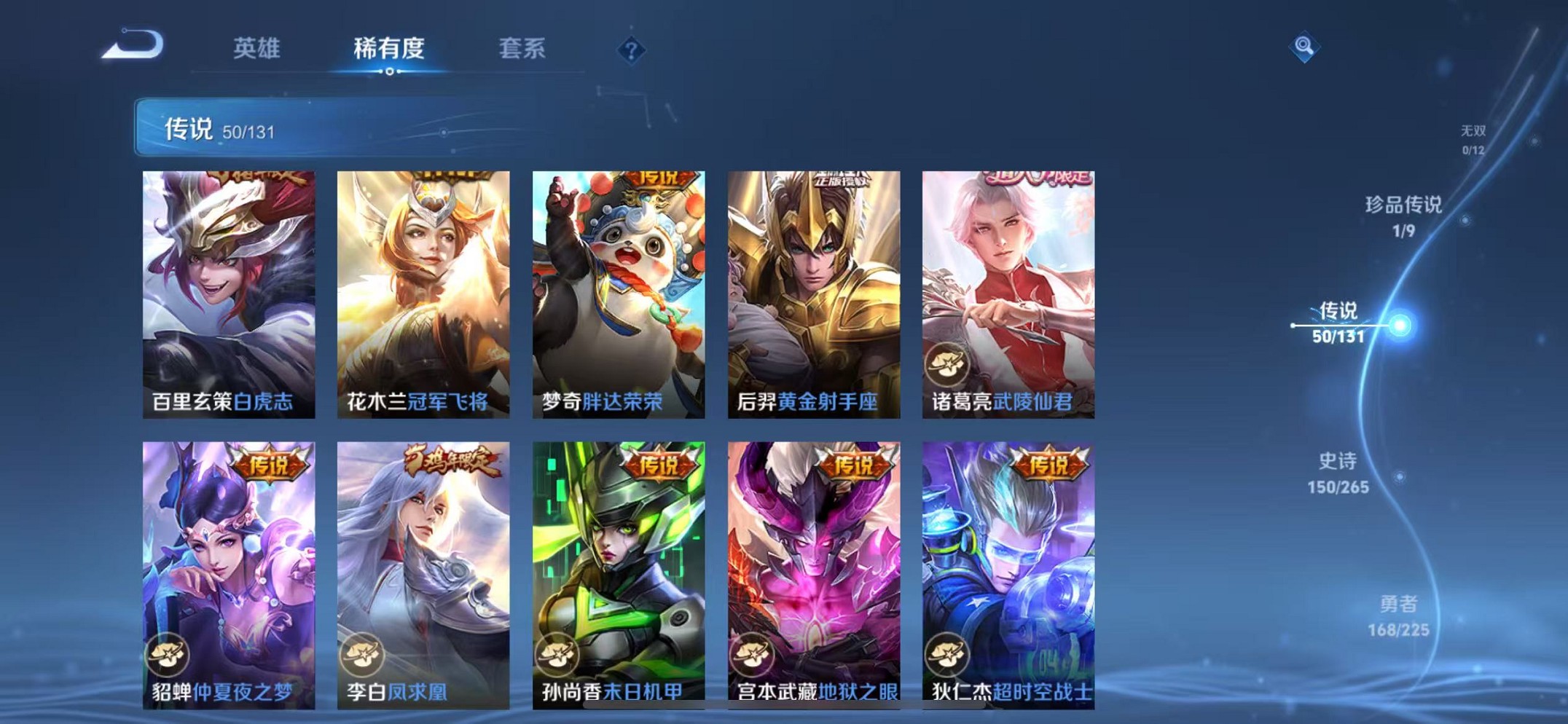
Task: Click the star badge on 狄仁杰超时空战士 skin
Action: [x=949, y=653]
